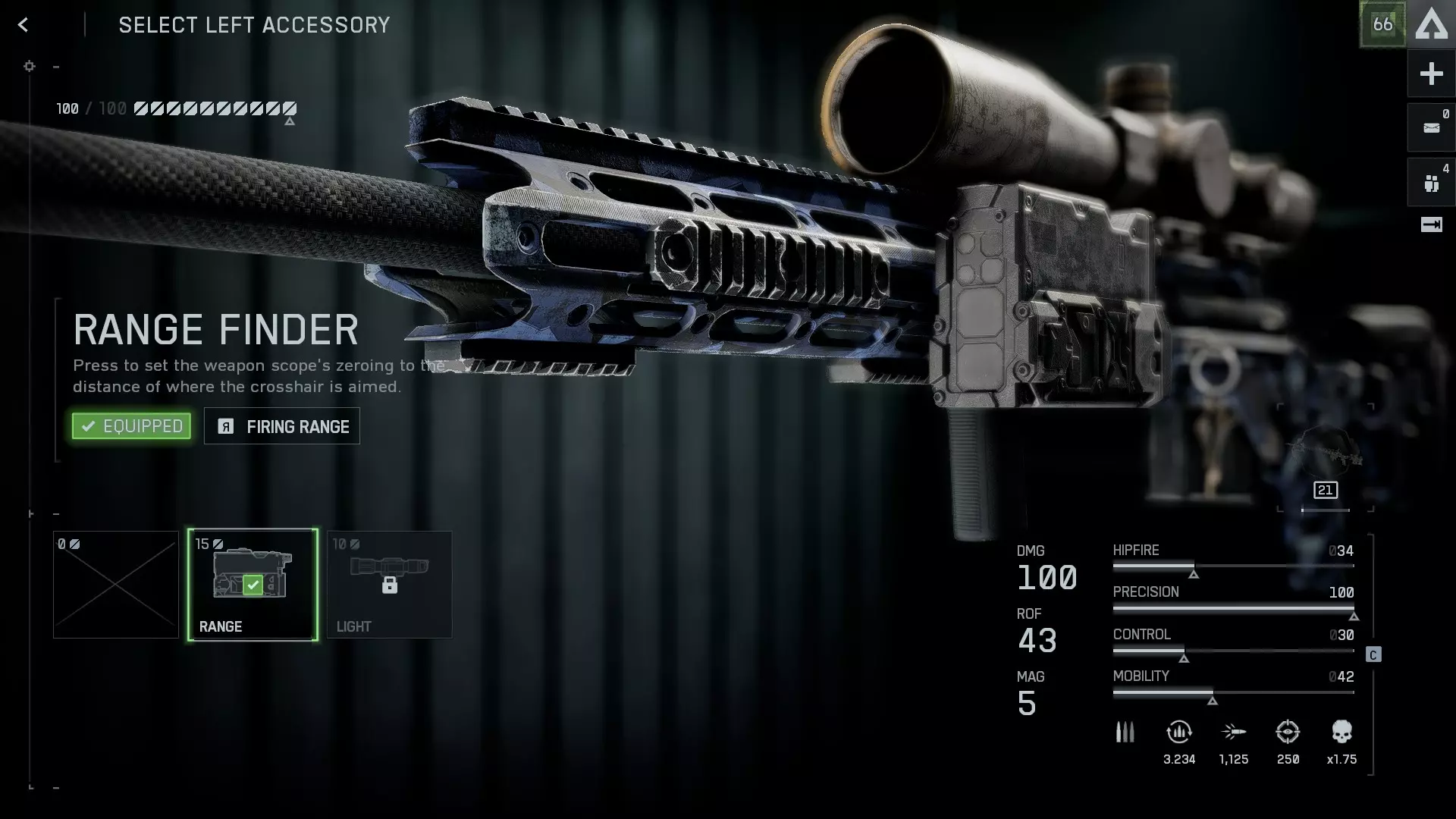Click the player level 66 badge
Viewport: 1456px width, 819px height.
click(1382, 24)
